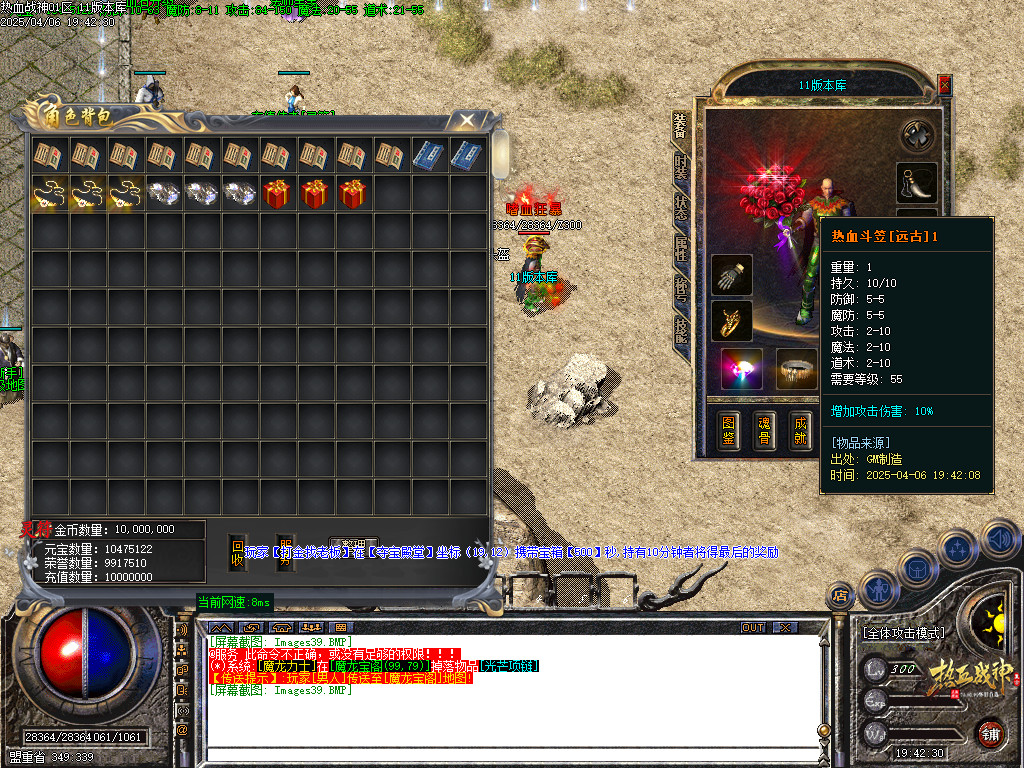Close the character backpack window
Screen dimensions: 1024x768
point(467,121)
